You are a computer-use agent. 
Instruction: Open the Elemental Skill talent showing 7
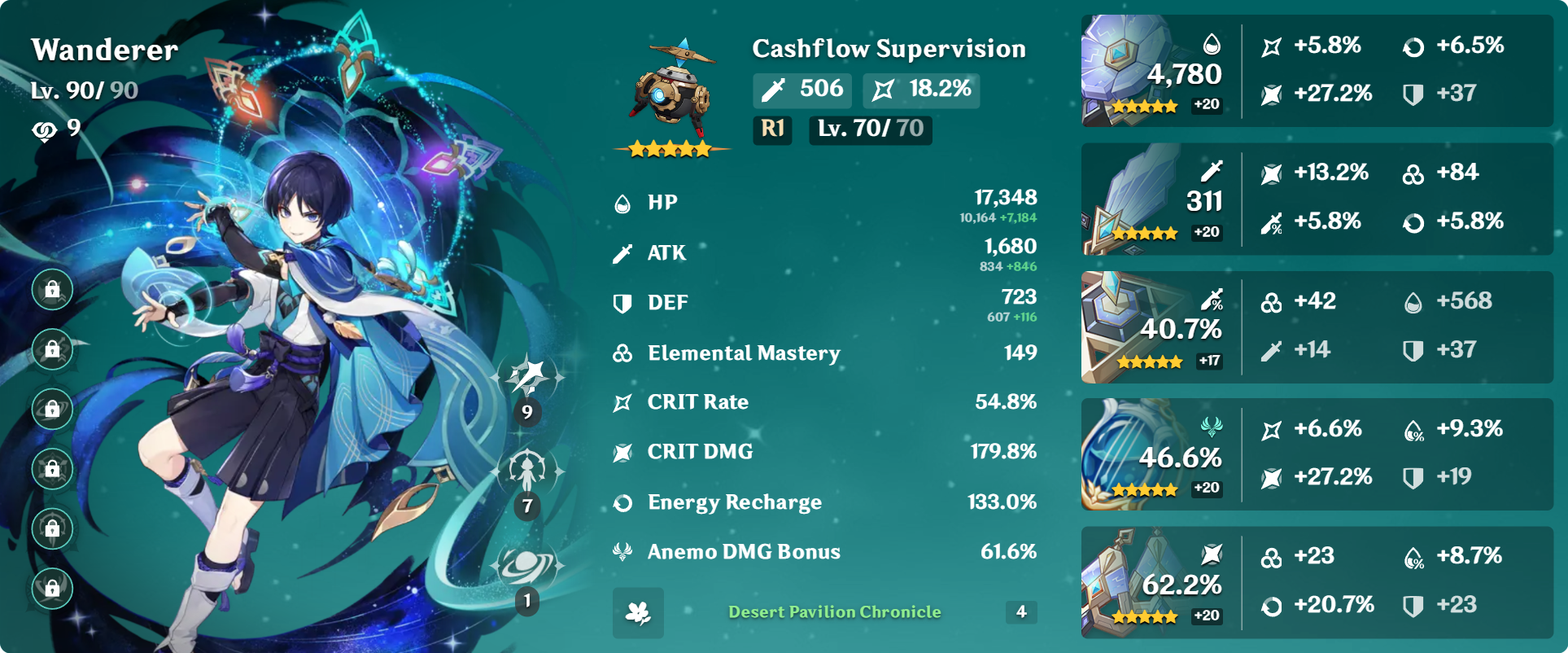(528, 471)
